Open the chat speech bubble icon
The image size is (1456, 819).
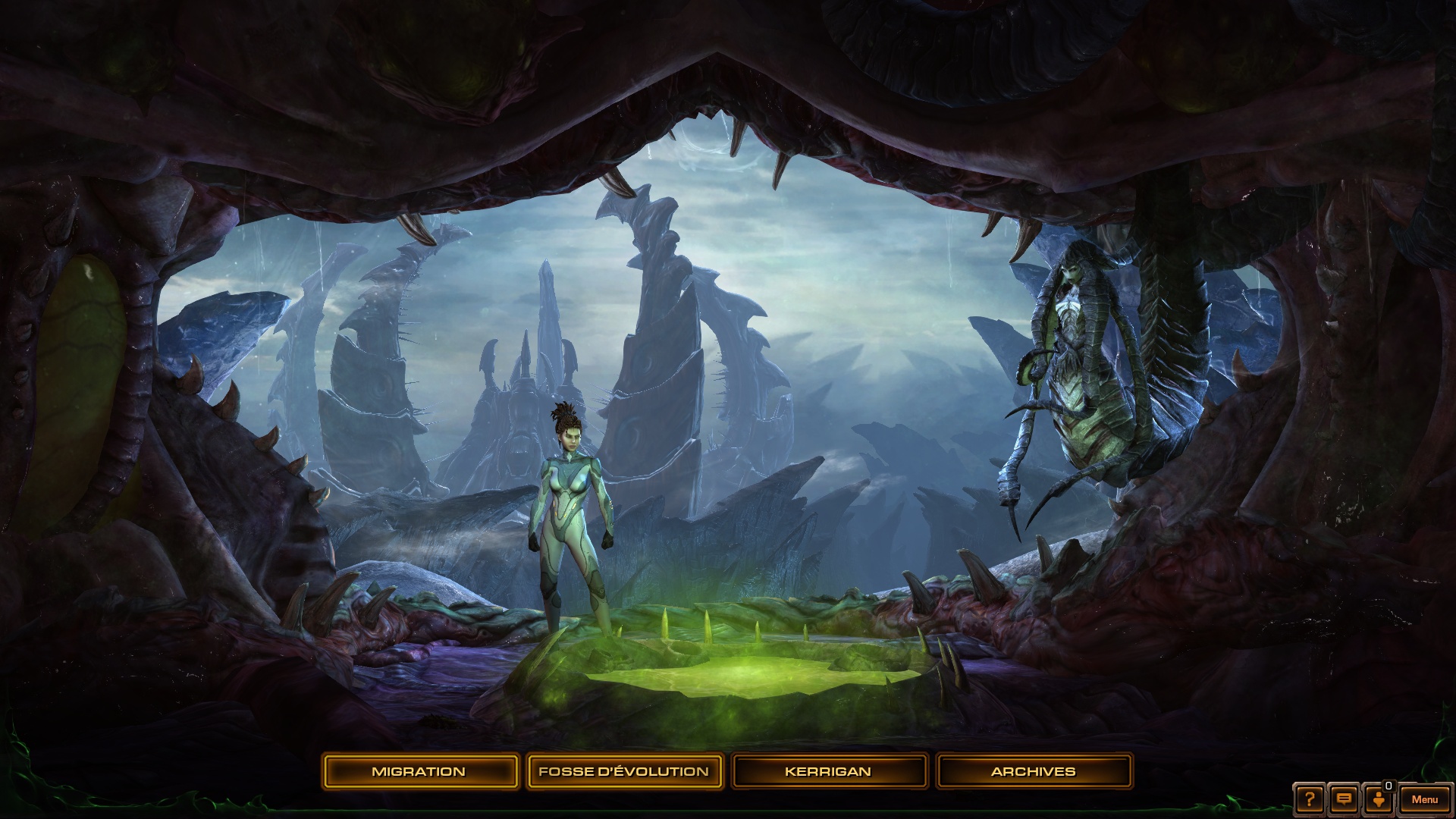[x=1344, y=799]
